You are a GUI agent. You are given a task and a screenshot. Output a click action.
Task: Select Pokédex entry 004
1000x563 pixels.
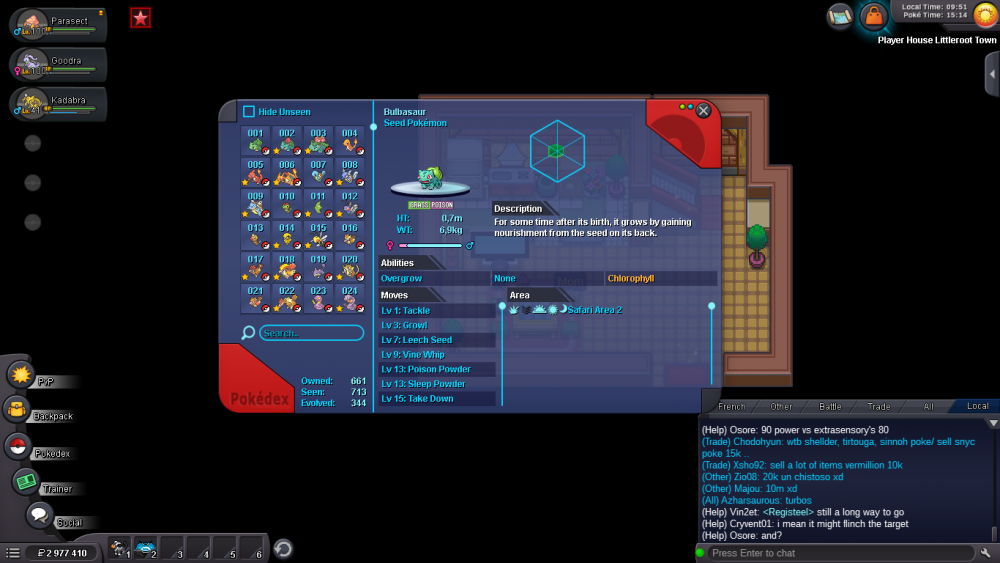click(349, 142)
